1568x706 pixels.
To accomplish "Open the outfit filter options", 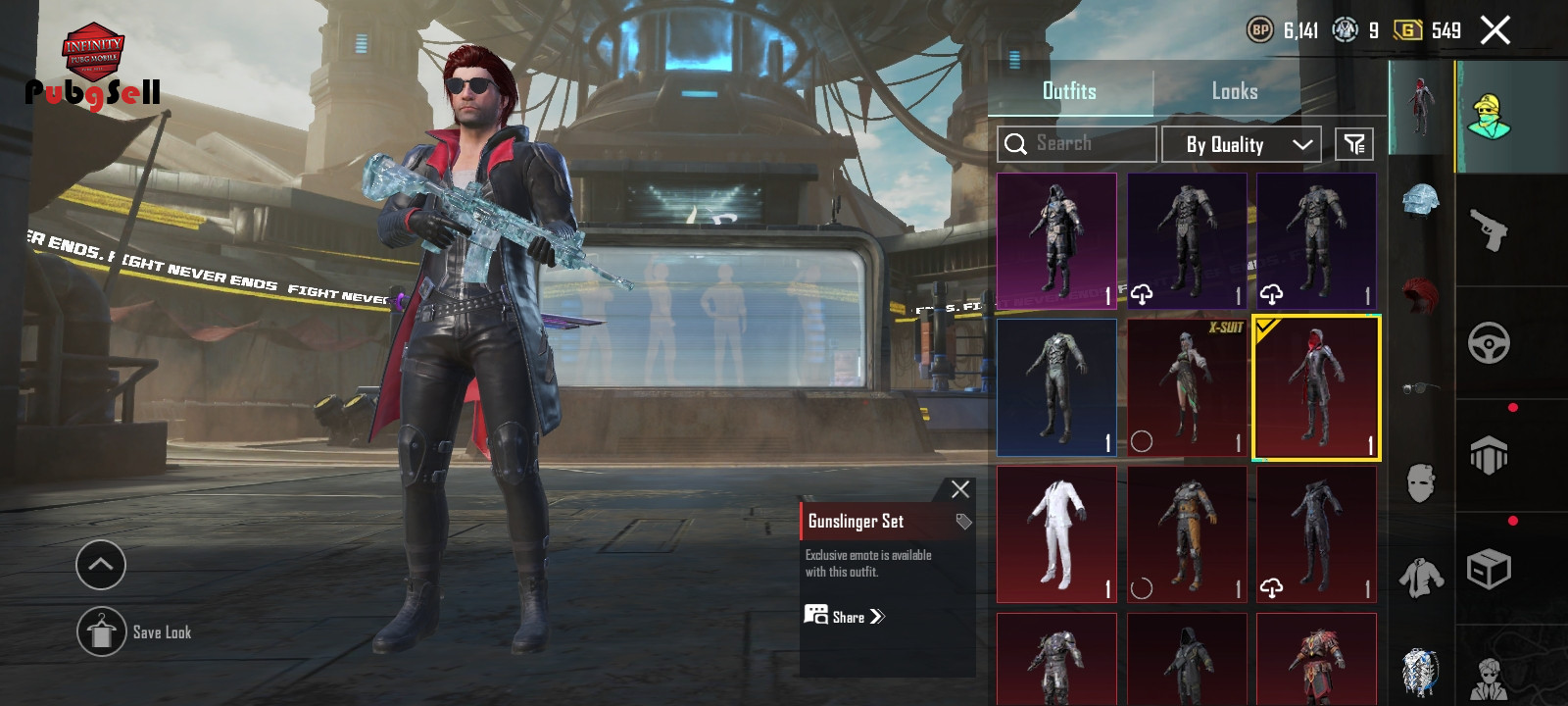I will tap(1353, 144).
